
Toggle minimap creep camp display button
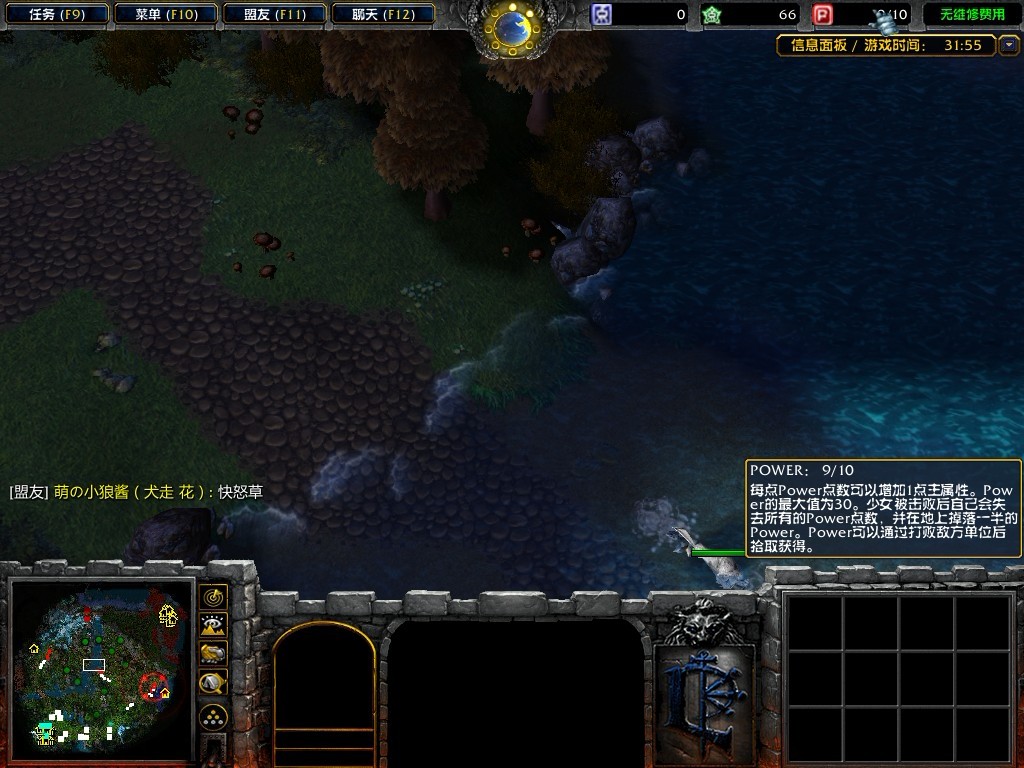(x=213, y=683)
